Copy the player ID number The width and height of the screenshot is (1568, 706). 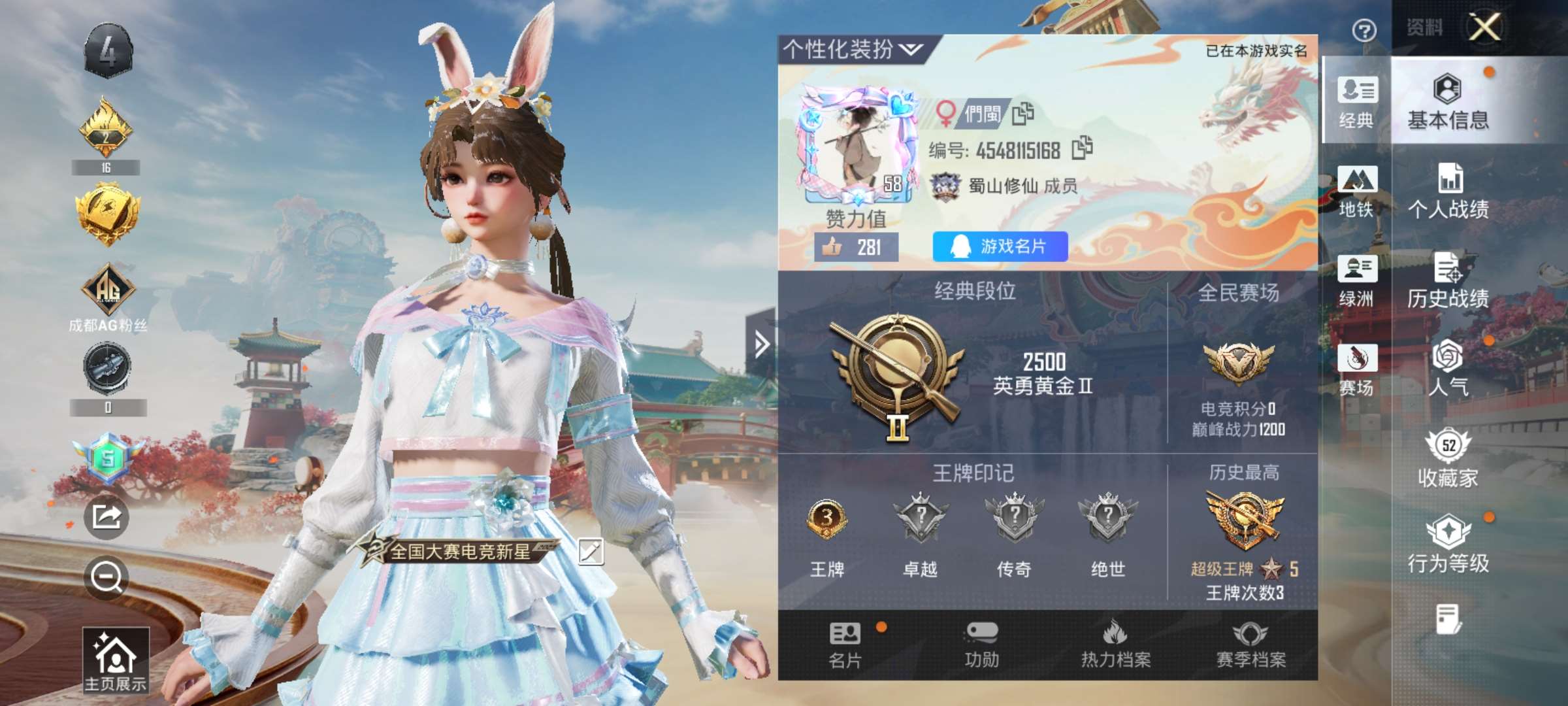click(1082, 148)
